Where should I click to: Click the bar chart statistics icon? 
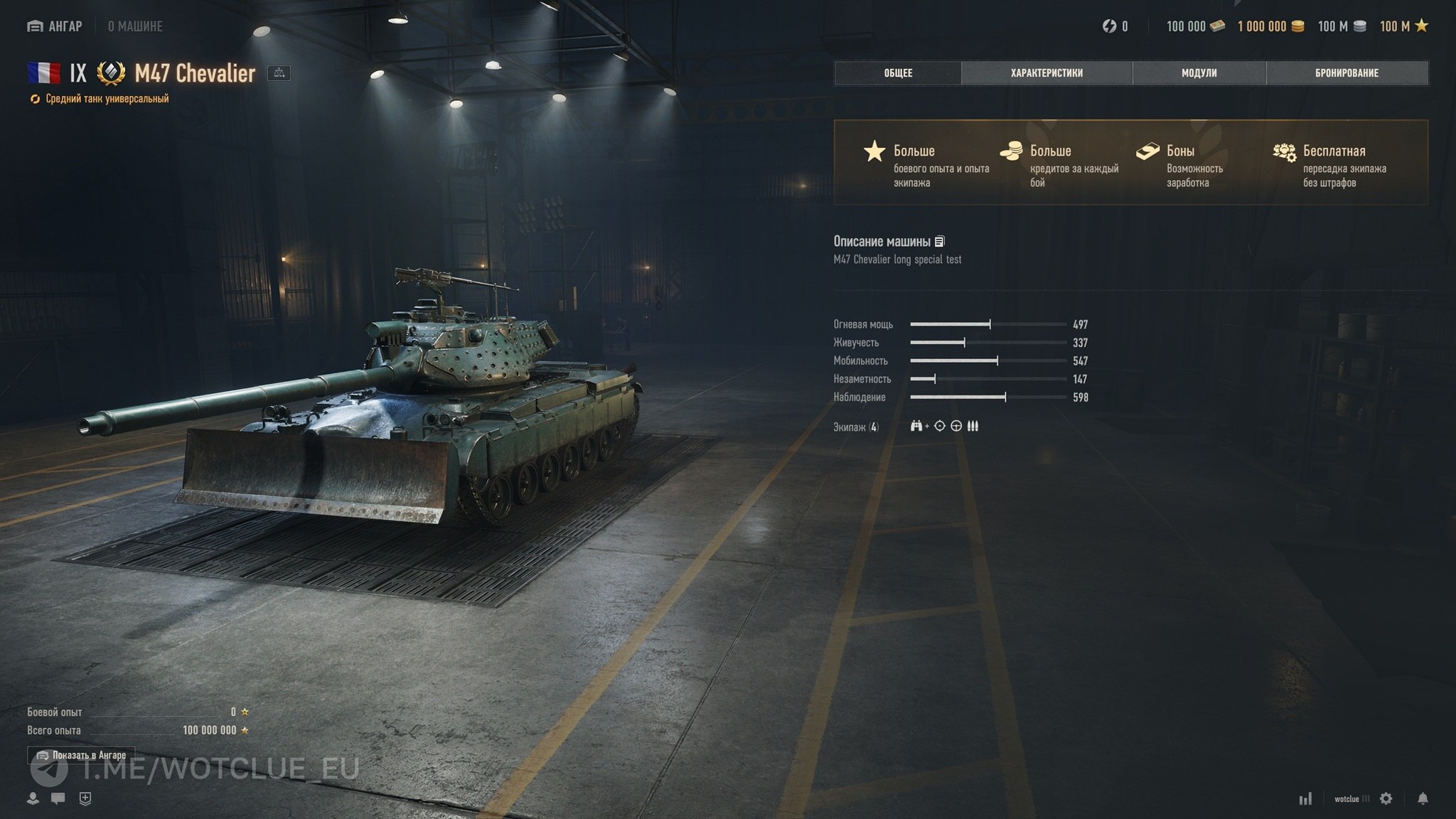[1305, 799]
